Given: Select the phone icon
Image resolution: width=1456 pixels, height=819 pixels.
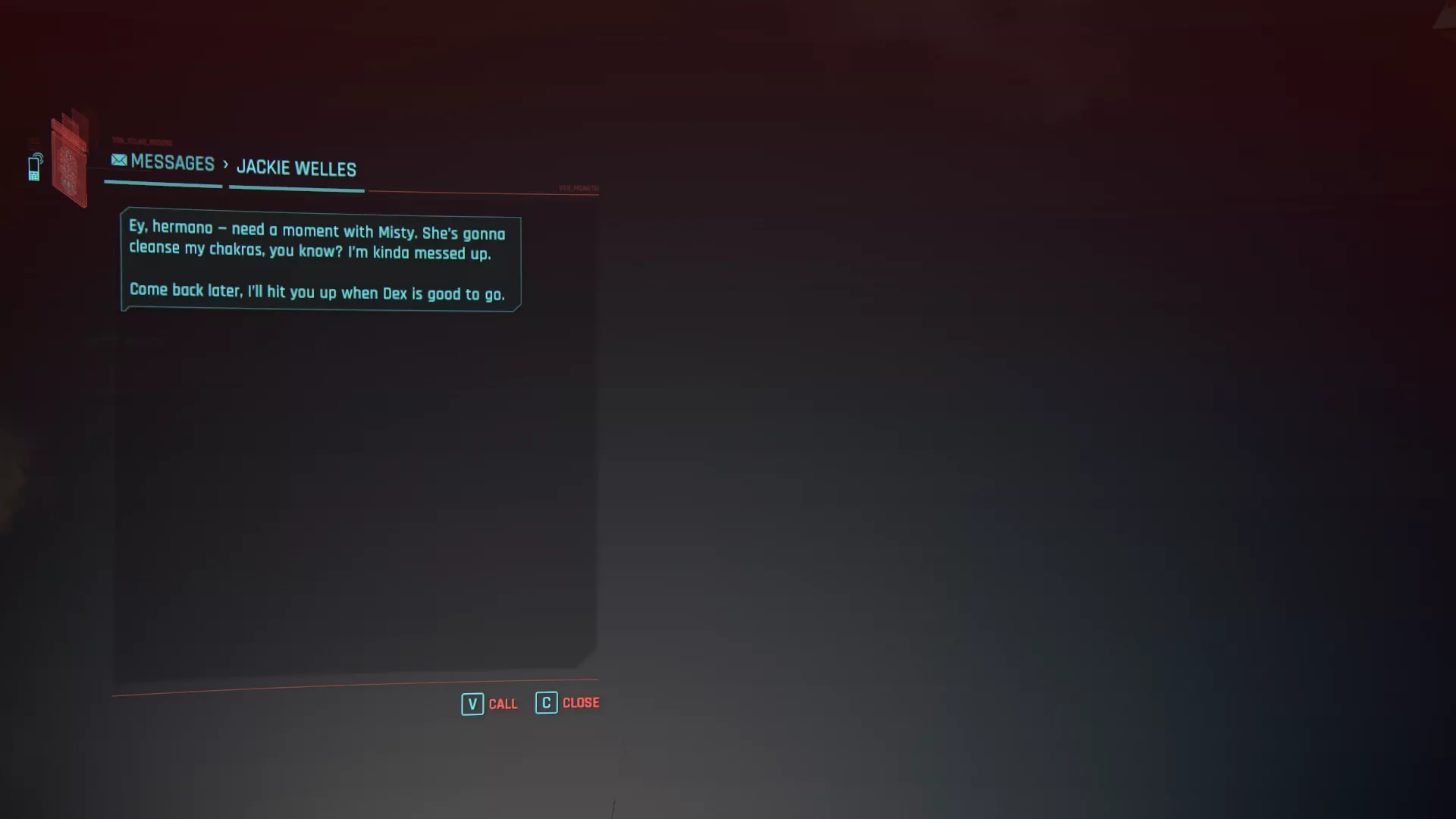Looking at the screenshot, I should click(x=35, y=167).
